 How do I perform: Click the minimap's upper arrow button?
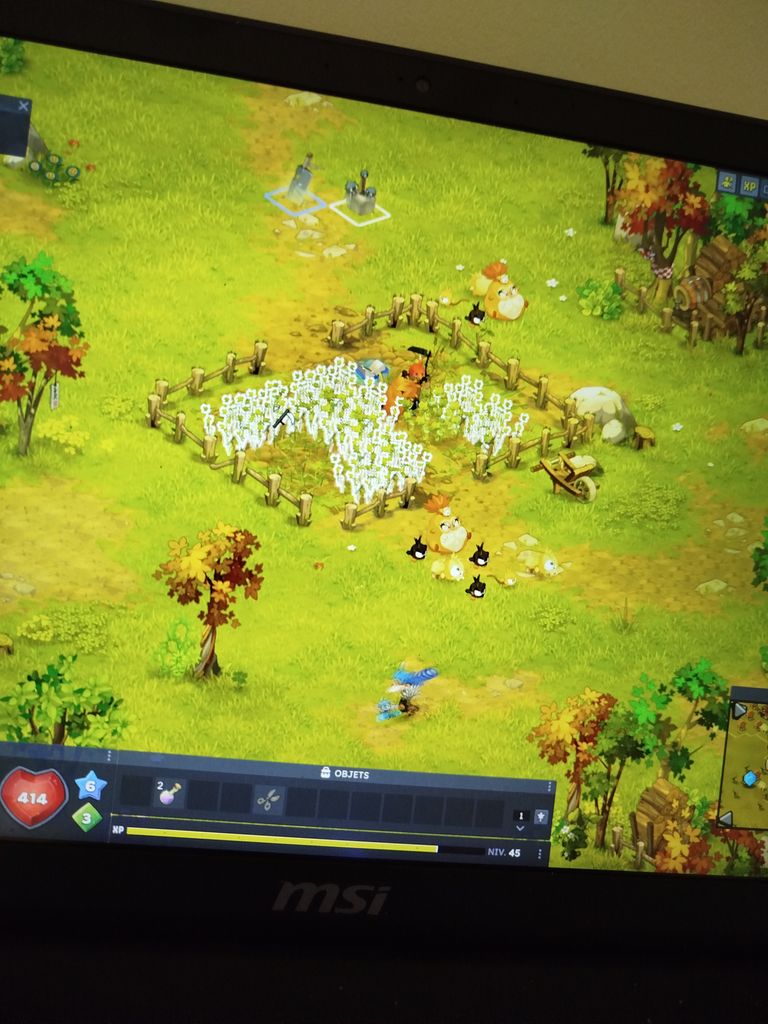(x=739, y=709)
